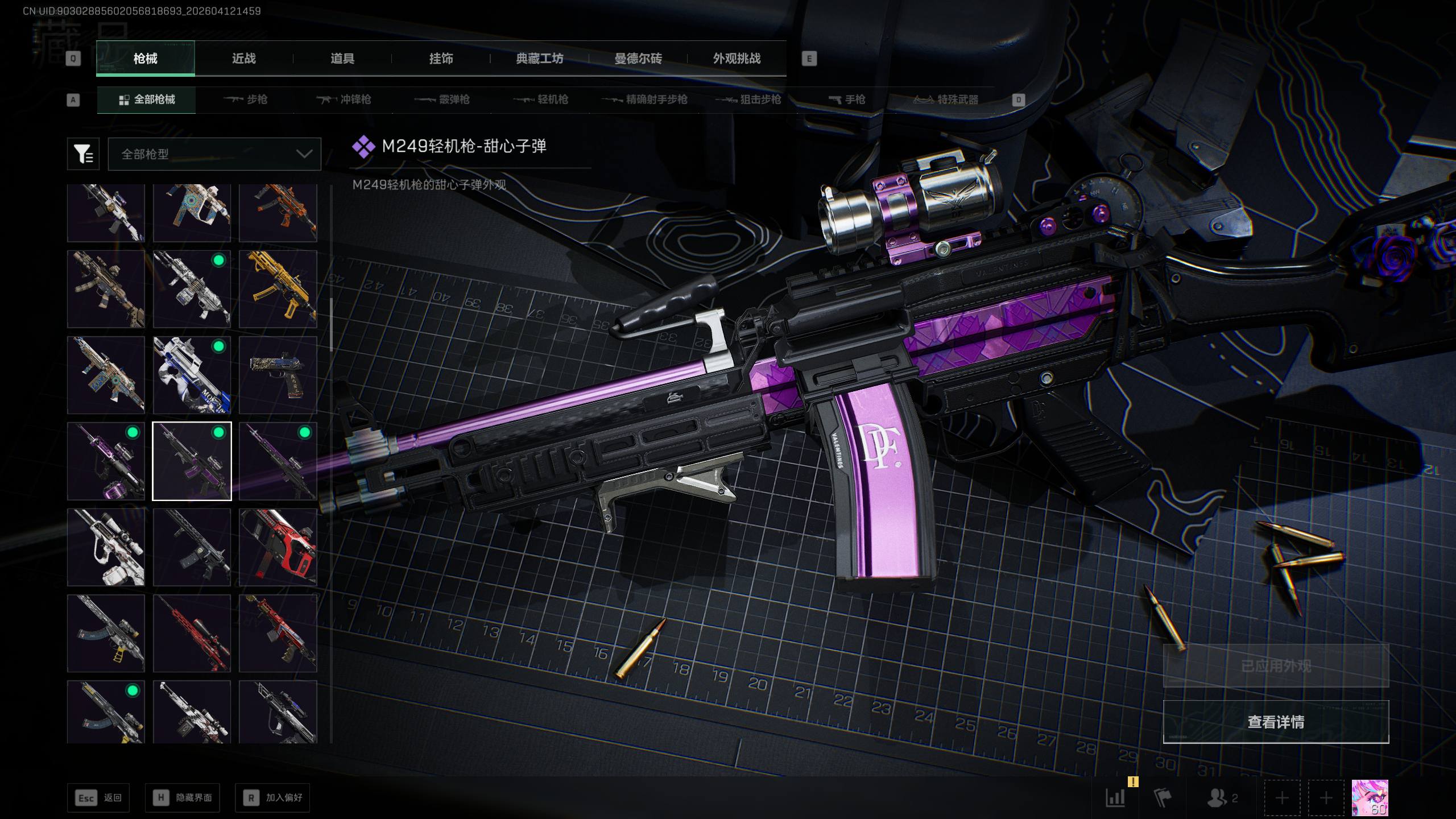The height and width of the screenshot is (819, 1456).
Task: Filter weapons by 冲锋枪 submachine guns
Action: click(x=344, y=100)
